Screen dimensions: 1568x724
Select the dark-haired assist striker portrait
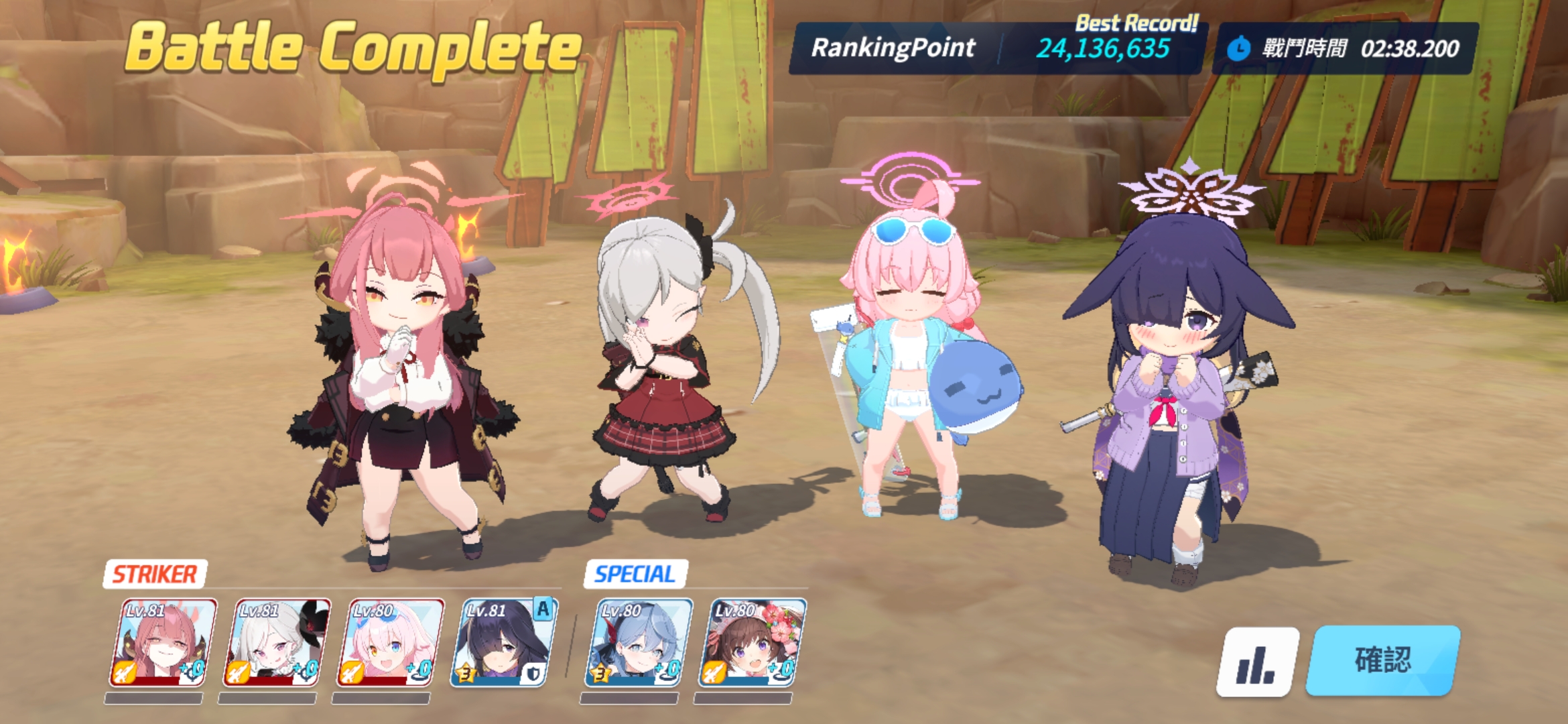(x=504, y=644)
